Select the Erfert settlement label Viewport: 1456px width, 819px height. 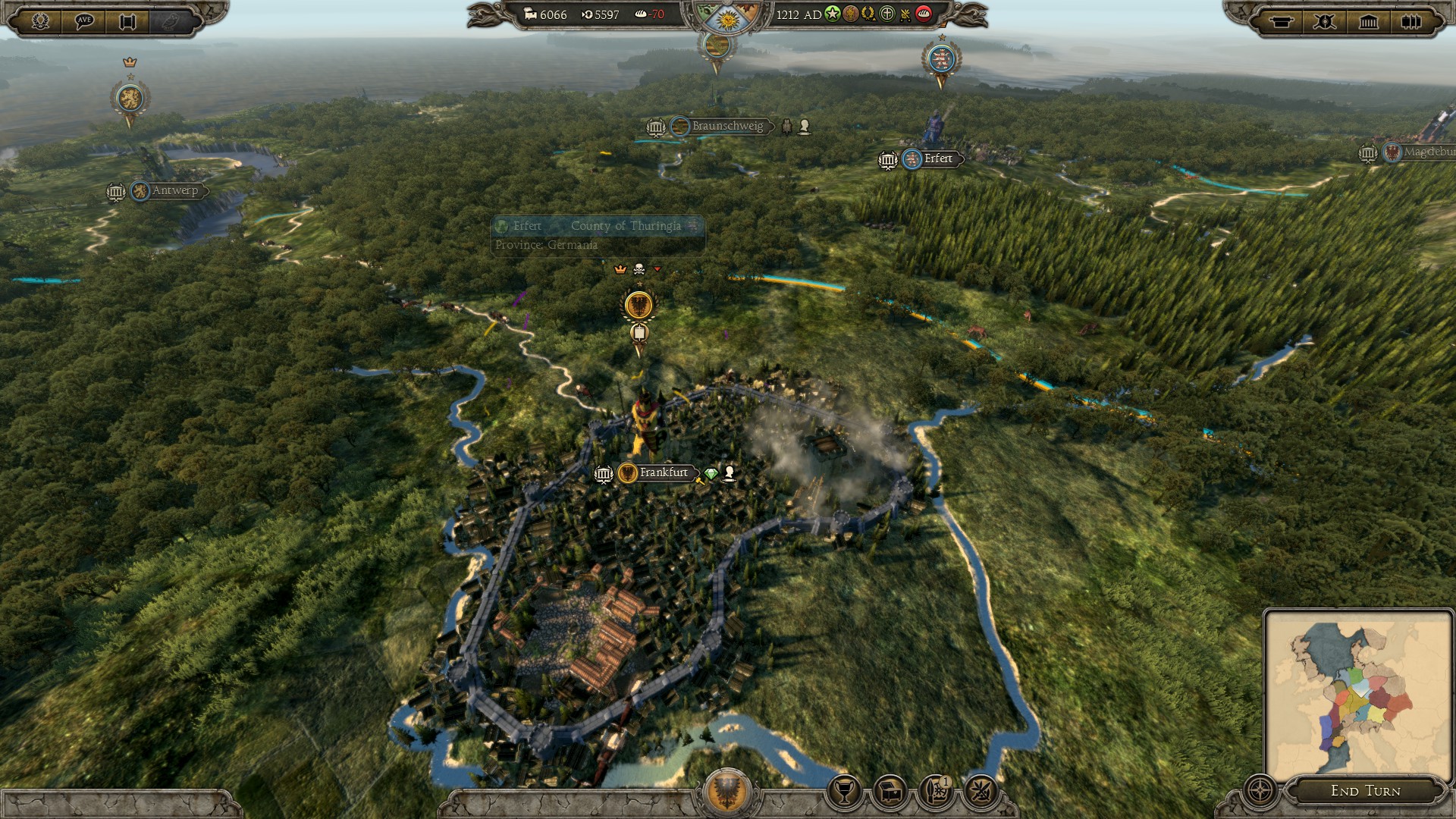pyautogui.click(x=937, y=158)
